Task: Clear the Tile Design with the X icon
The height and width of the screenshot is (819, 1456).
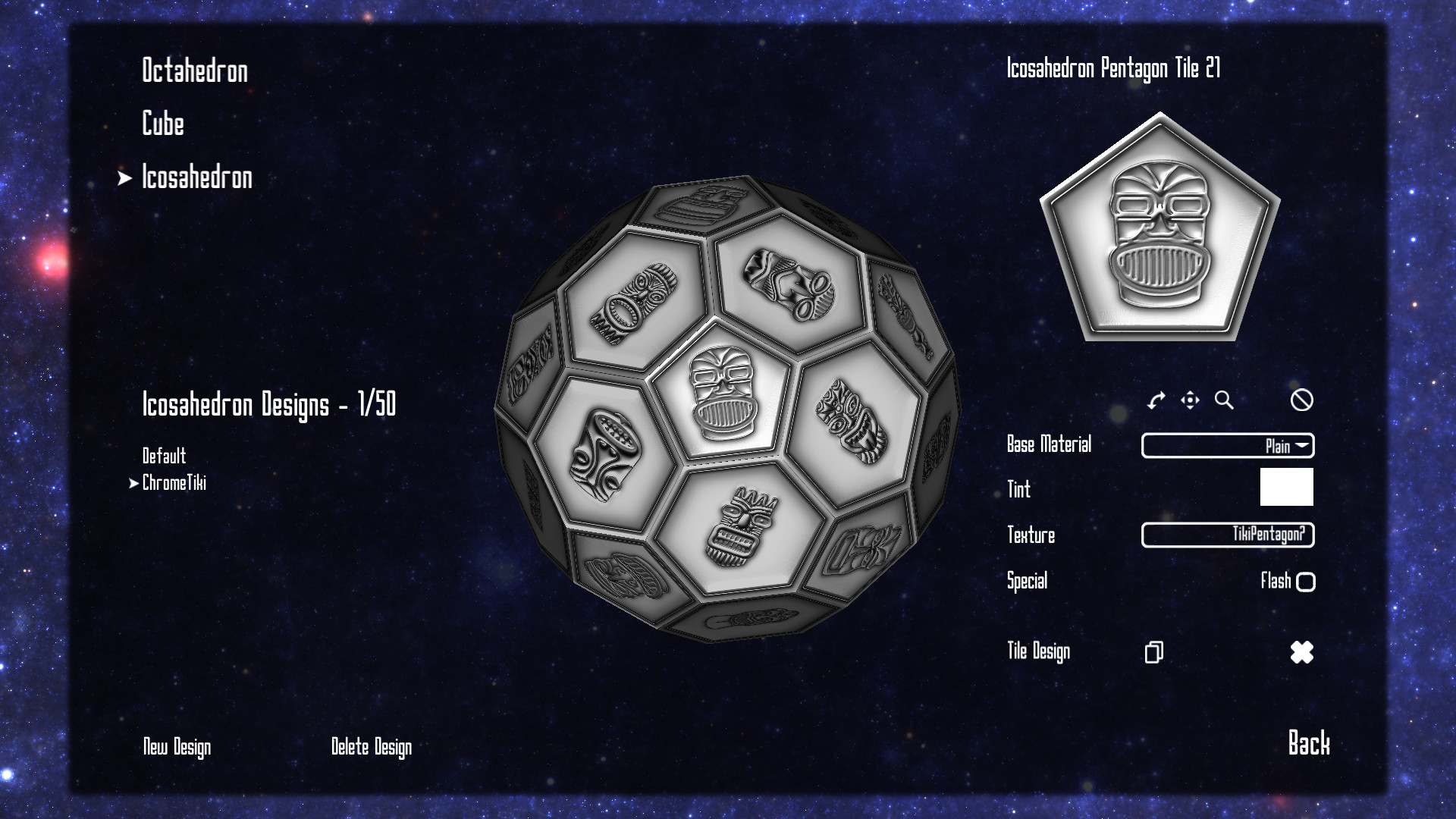Action: (x=1301, y=652)
